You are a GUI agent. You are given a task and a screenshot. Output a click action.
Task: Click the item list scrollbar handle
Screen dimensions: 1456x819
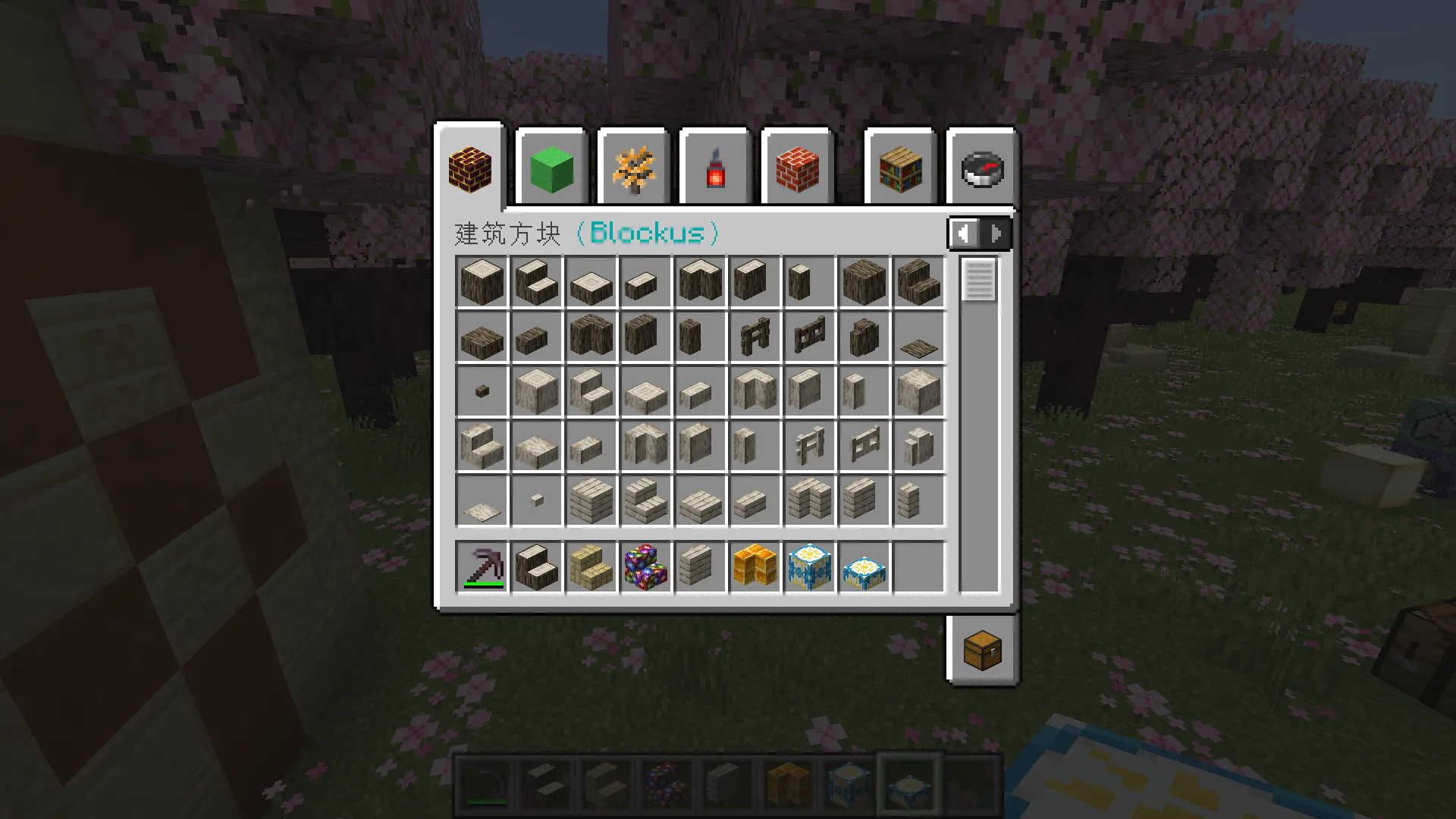tap(978, 279)
